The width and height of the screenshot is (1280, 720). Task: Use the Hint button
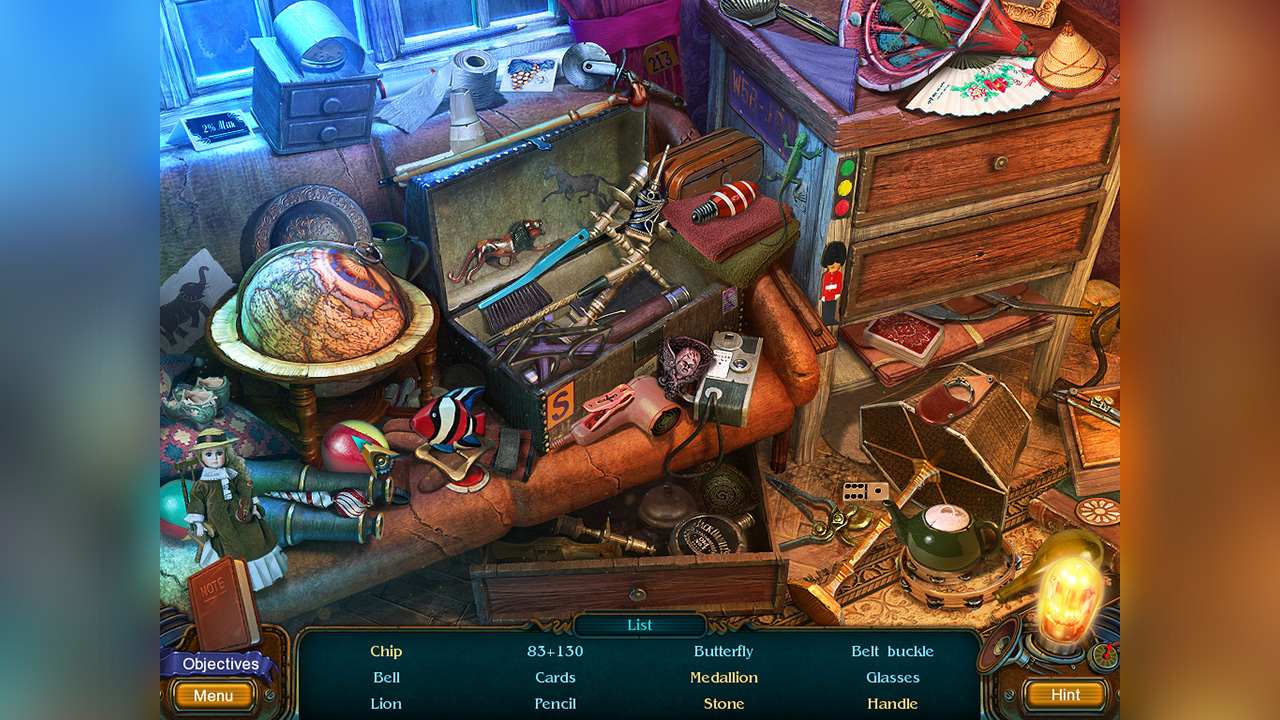point(1065,694)
